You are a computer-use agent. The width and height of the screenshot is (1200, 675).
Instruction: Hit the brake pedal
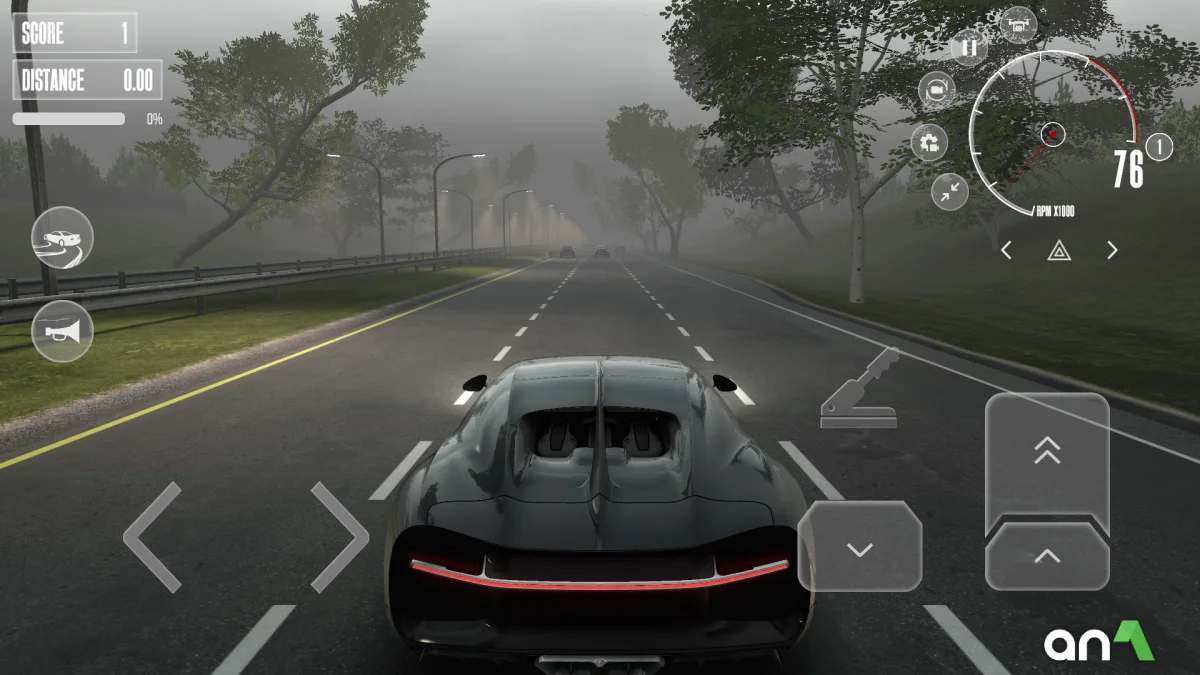[860, 547]
